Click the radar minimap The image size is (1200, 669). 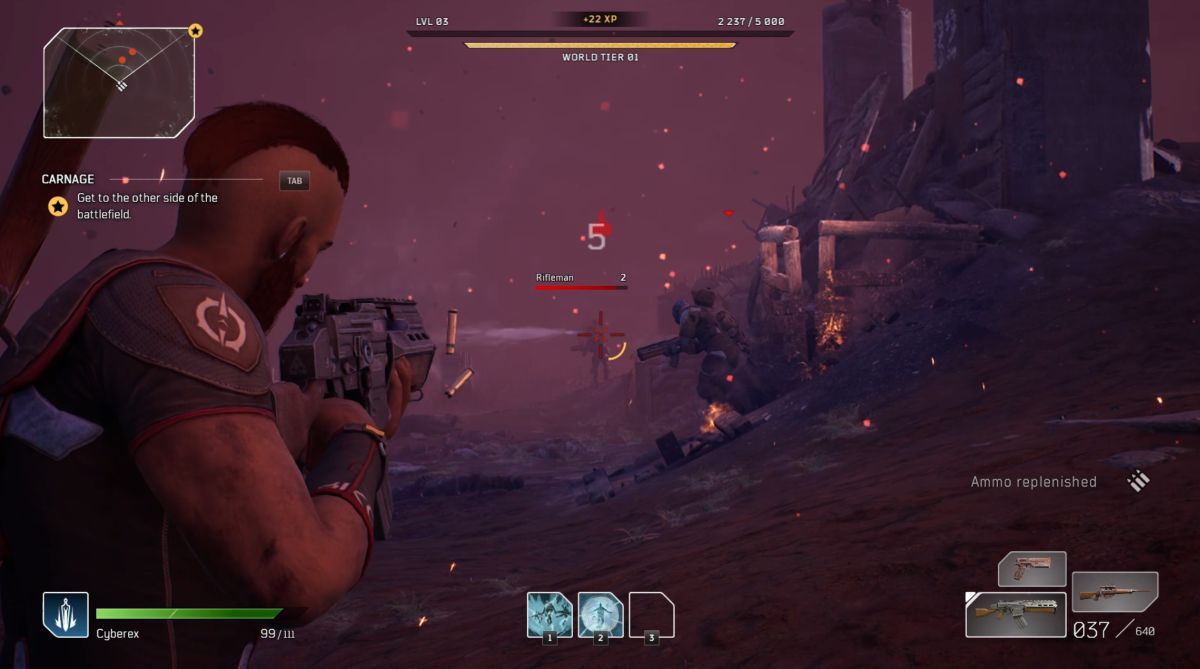118,82
